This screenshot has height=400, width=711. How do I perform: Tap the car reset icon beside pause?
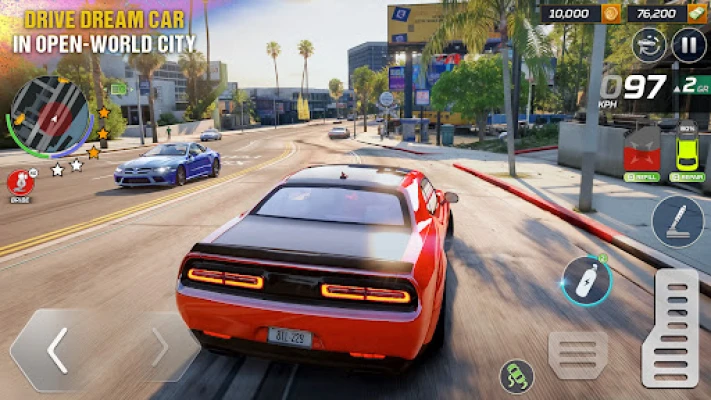[650, 45]
